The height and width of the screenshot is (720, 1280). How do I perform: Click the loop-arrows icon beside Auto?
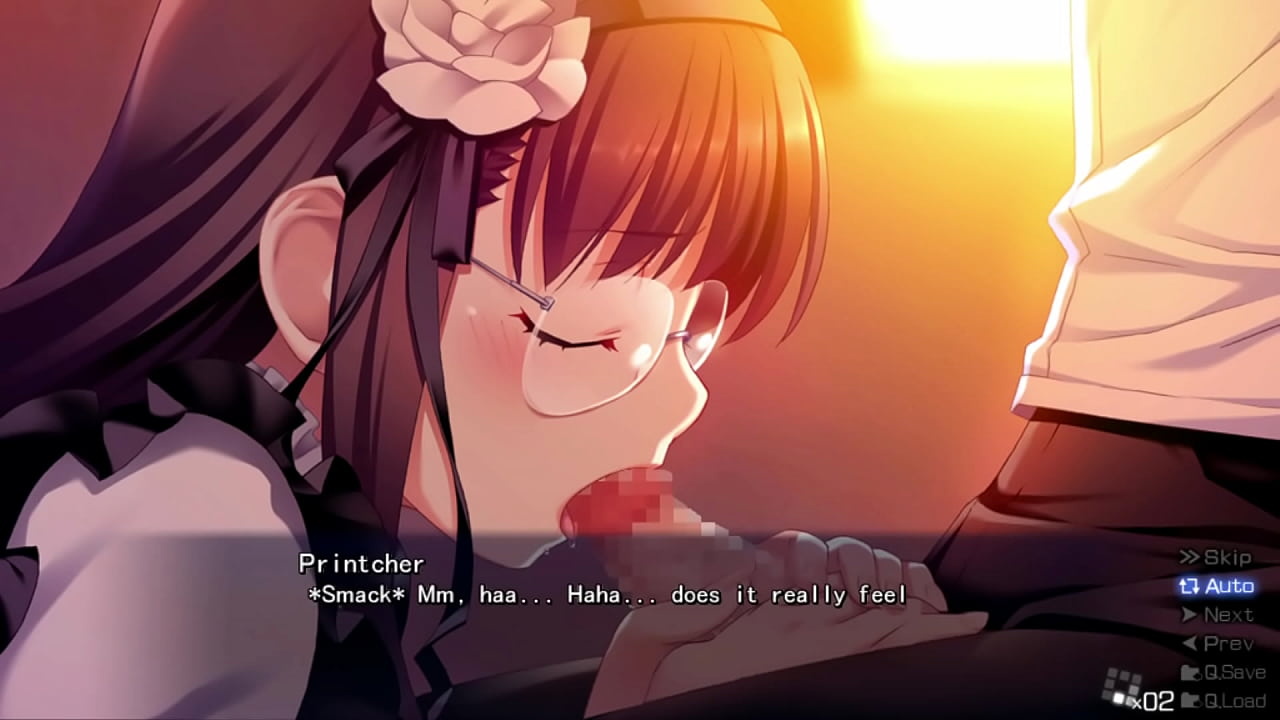(1187, 586)
